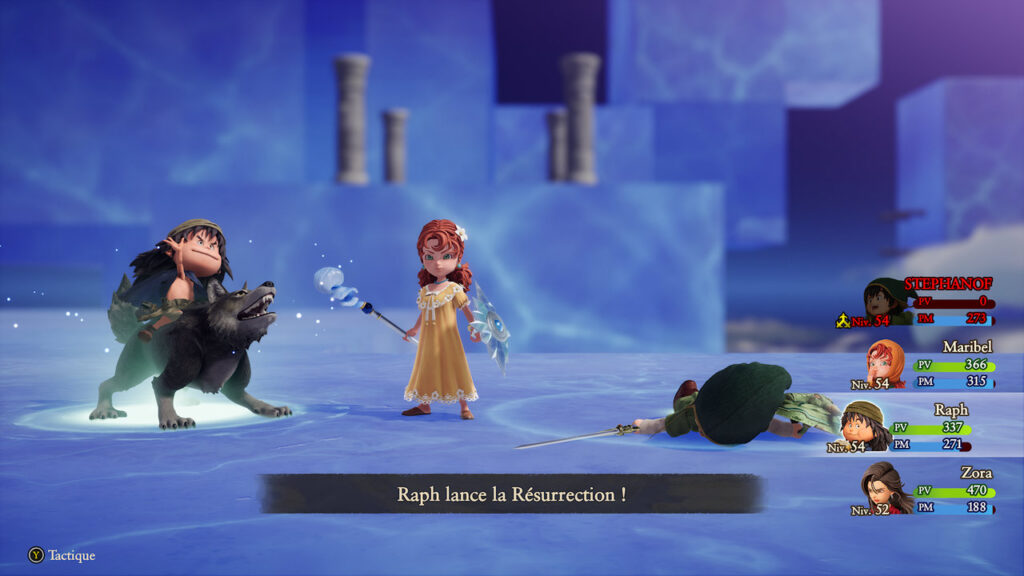The width and height of the screenshot is (1024, 576).
Task: Click Raph's party portrait
Action: 862,425
